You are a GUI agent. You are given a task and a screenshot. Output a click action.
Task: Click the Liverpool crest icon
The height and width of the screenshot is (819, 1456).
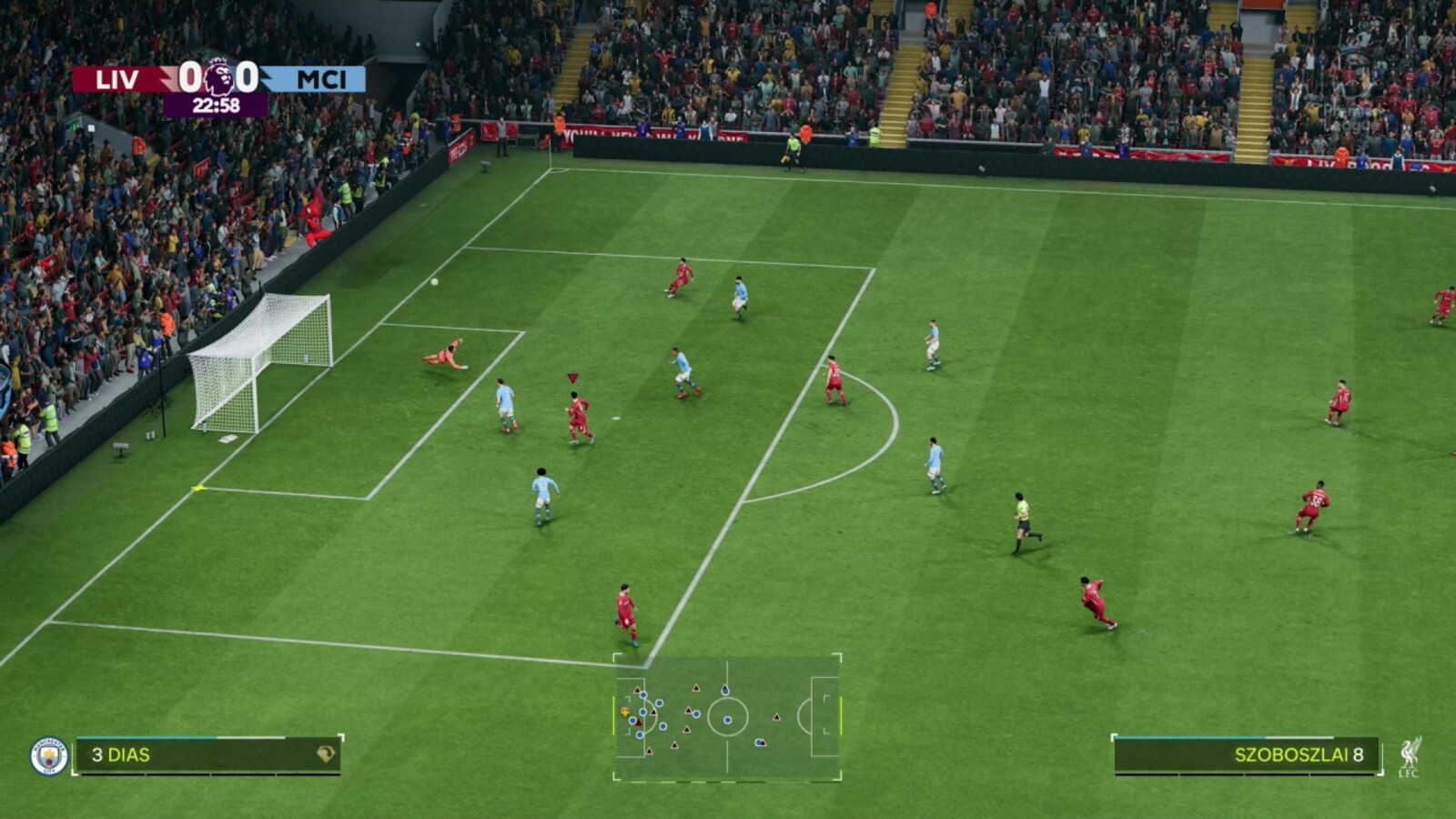point(1410,756)
